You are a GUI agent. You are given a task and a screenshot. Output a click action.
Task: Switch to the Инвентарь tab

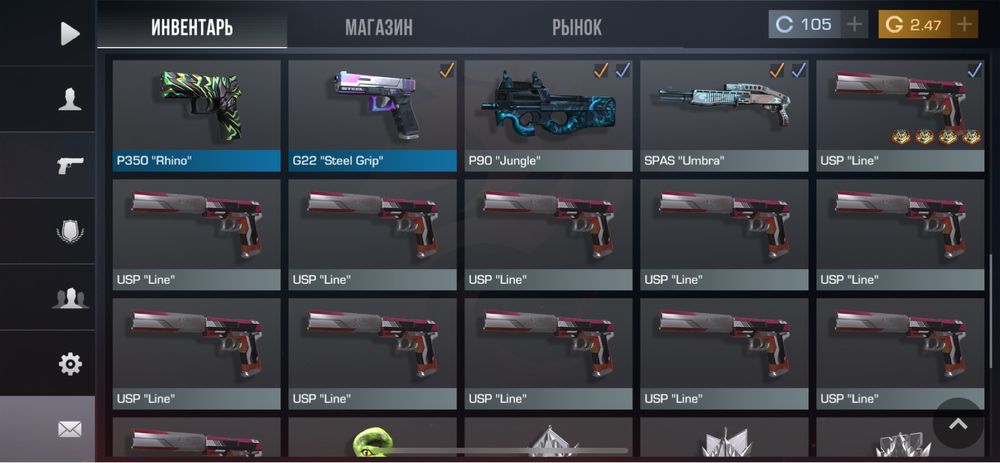pyautogui.click(x=192, y=27)
